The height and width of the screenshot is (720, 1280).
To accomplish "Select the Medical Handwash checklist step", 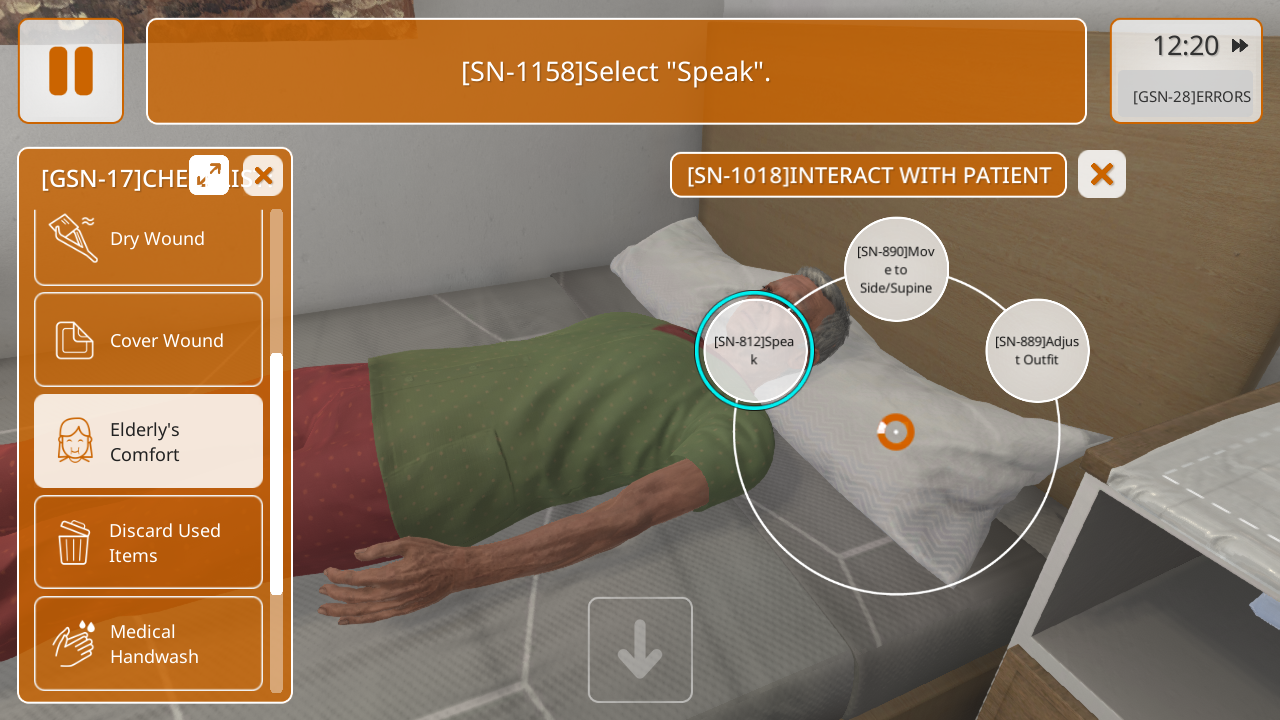I will [148, 643].
